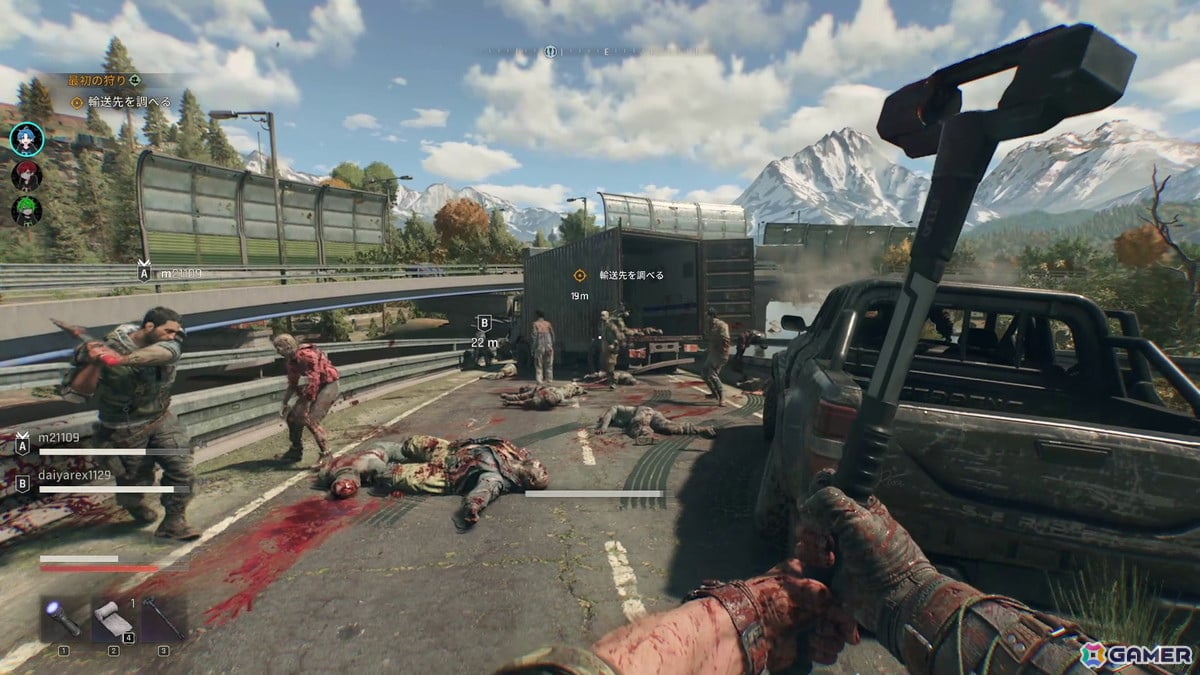Choose the crowbar weapon slot
The width and height of the screenshot is (1200, 675).
tap(163, 620)
